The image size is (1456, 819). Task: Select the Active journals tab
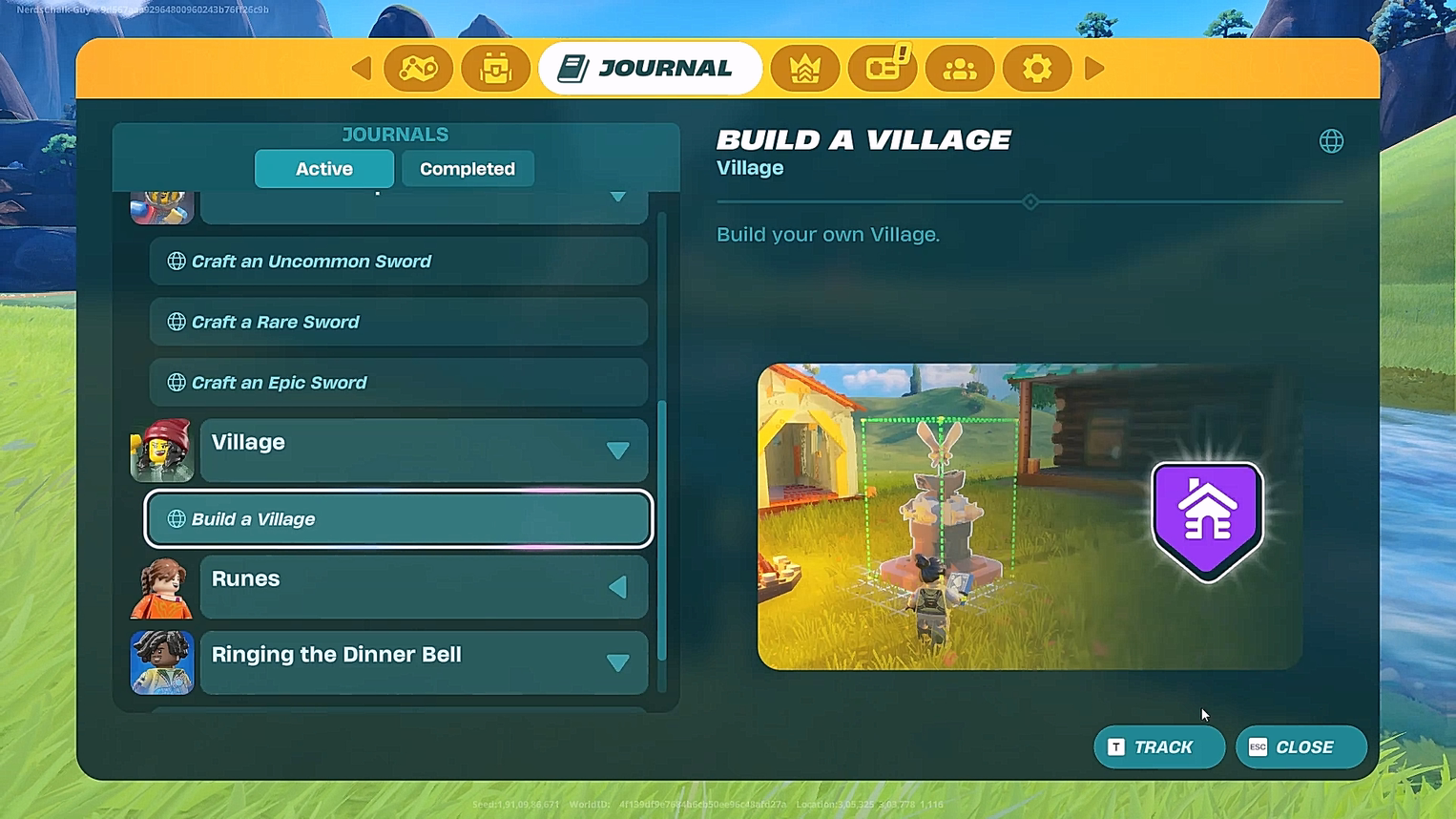[x=323, y=169]
